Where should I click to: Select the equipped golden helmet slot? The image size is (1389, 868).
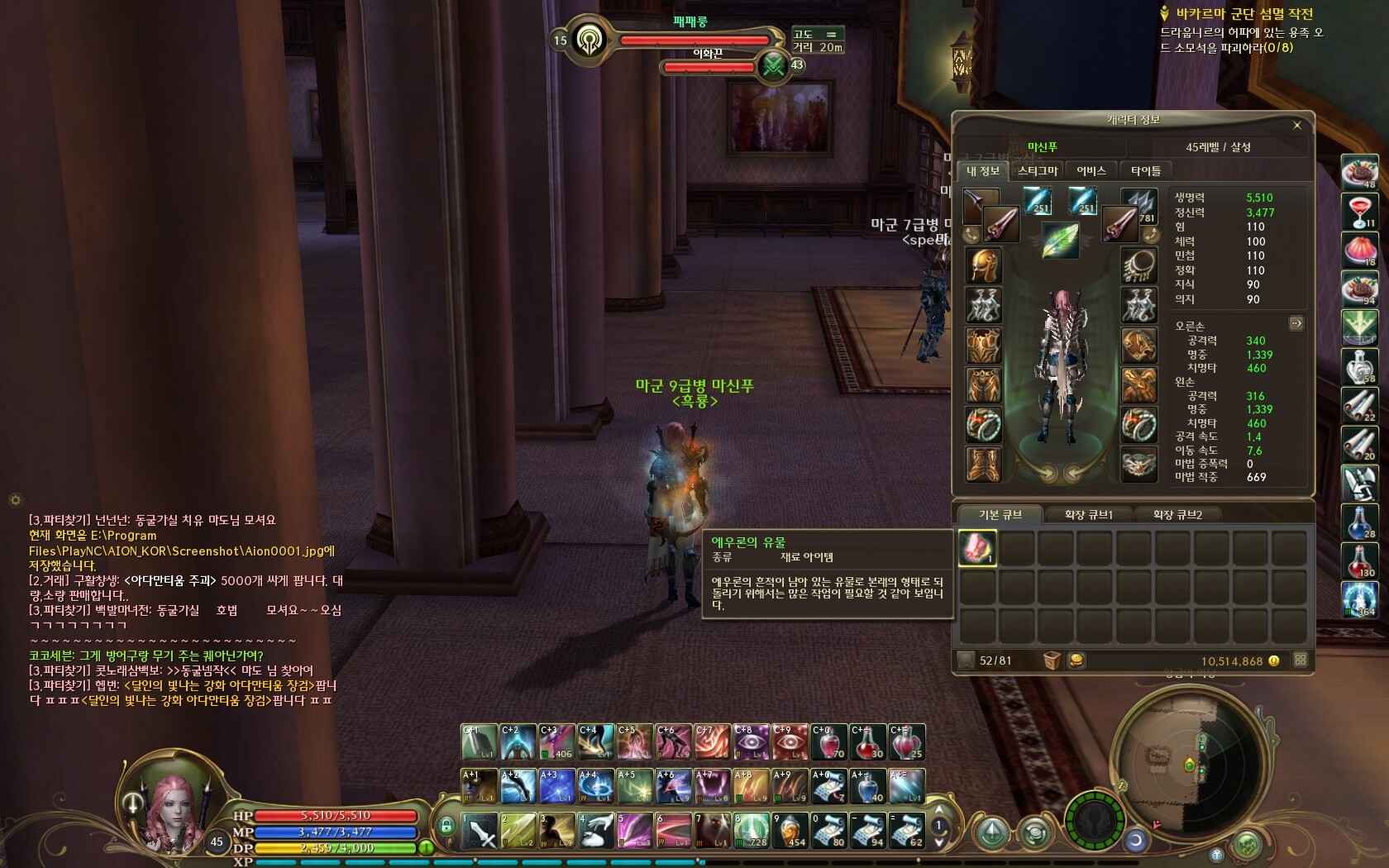983,265
